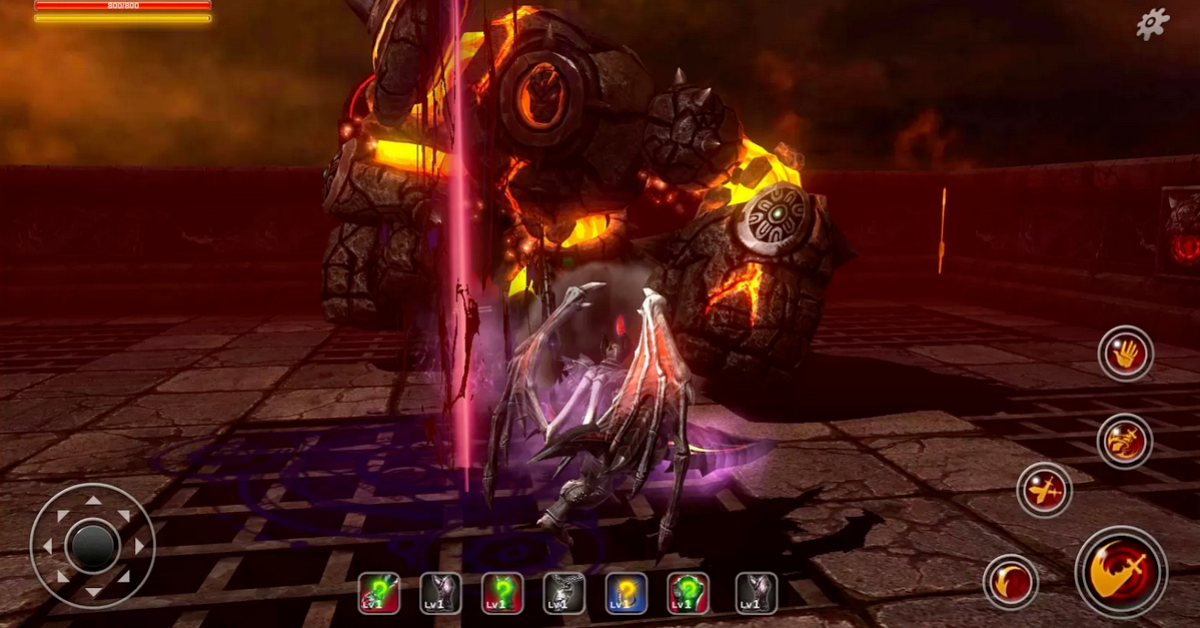Hit the large main sword attack button

1121,572
